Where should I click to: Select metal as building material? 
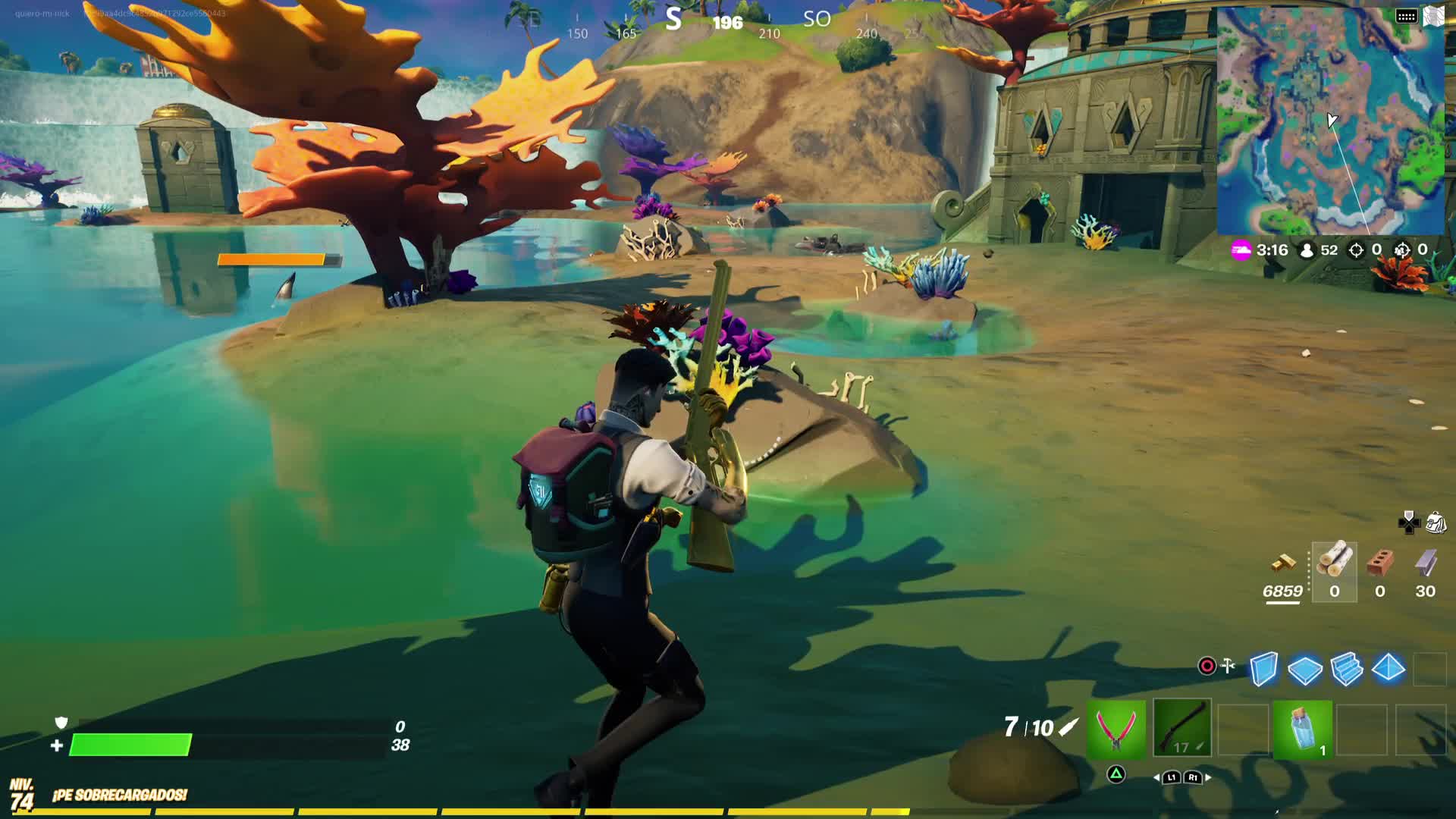(x=1425, y=564)
